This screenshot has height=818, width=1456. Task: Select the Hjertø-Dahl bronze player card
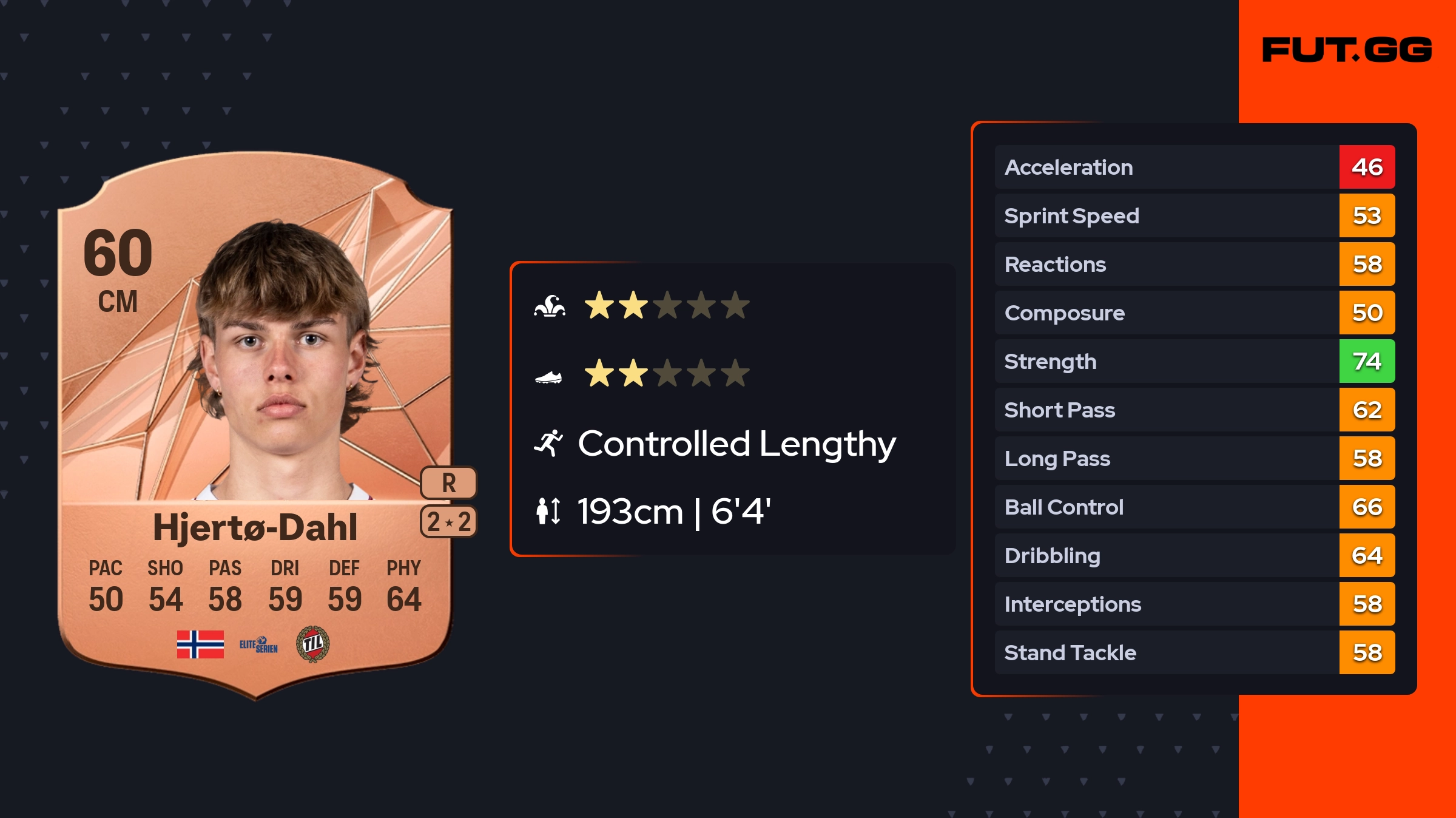(x=255, y=425)
